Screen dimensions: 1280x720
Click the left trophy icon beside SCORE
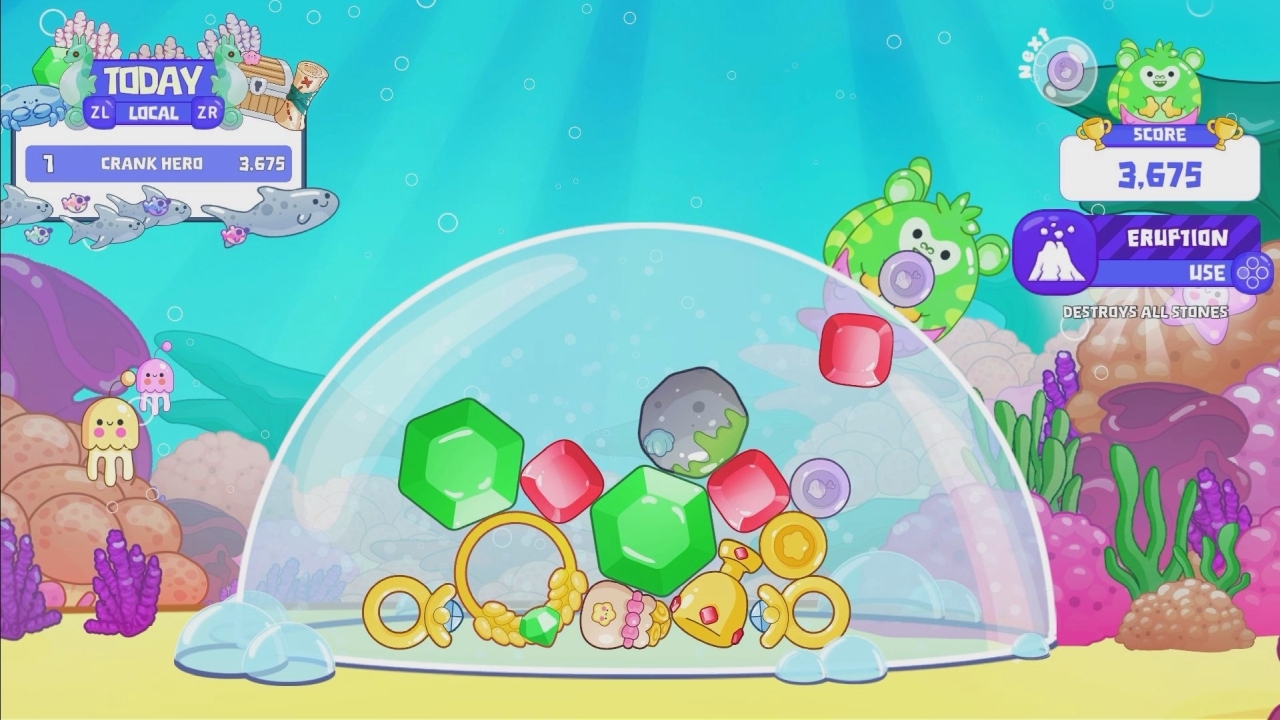click(1095, 133)
